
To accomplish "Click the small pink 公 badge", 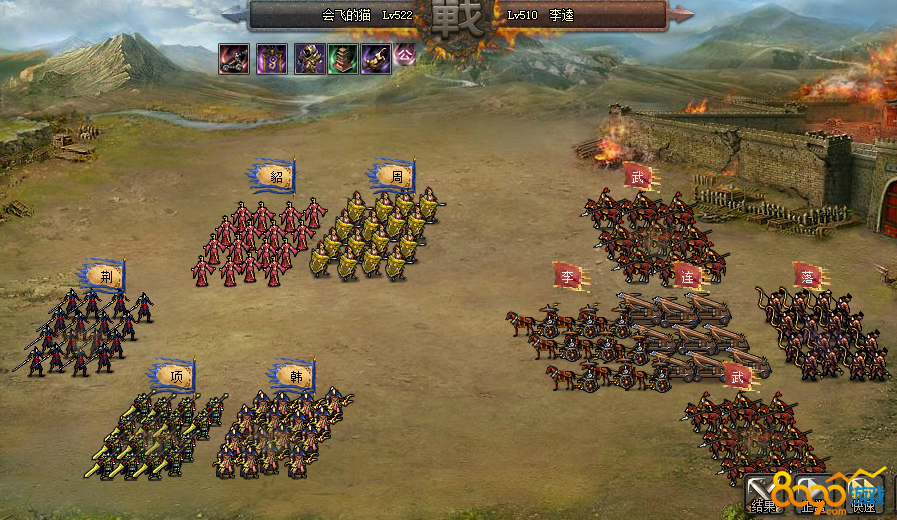I will [x=404, y=56].
